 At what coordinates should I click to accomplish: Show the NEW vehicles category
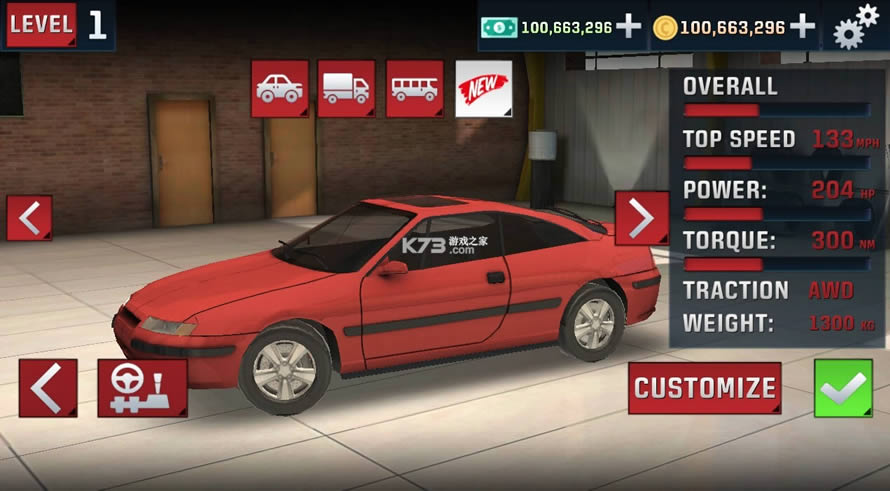point(483,89)
